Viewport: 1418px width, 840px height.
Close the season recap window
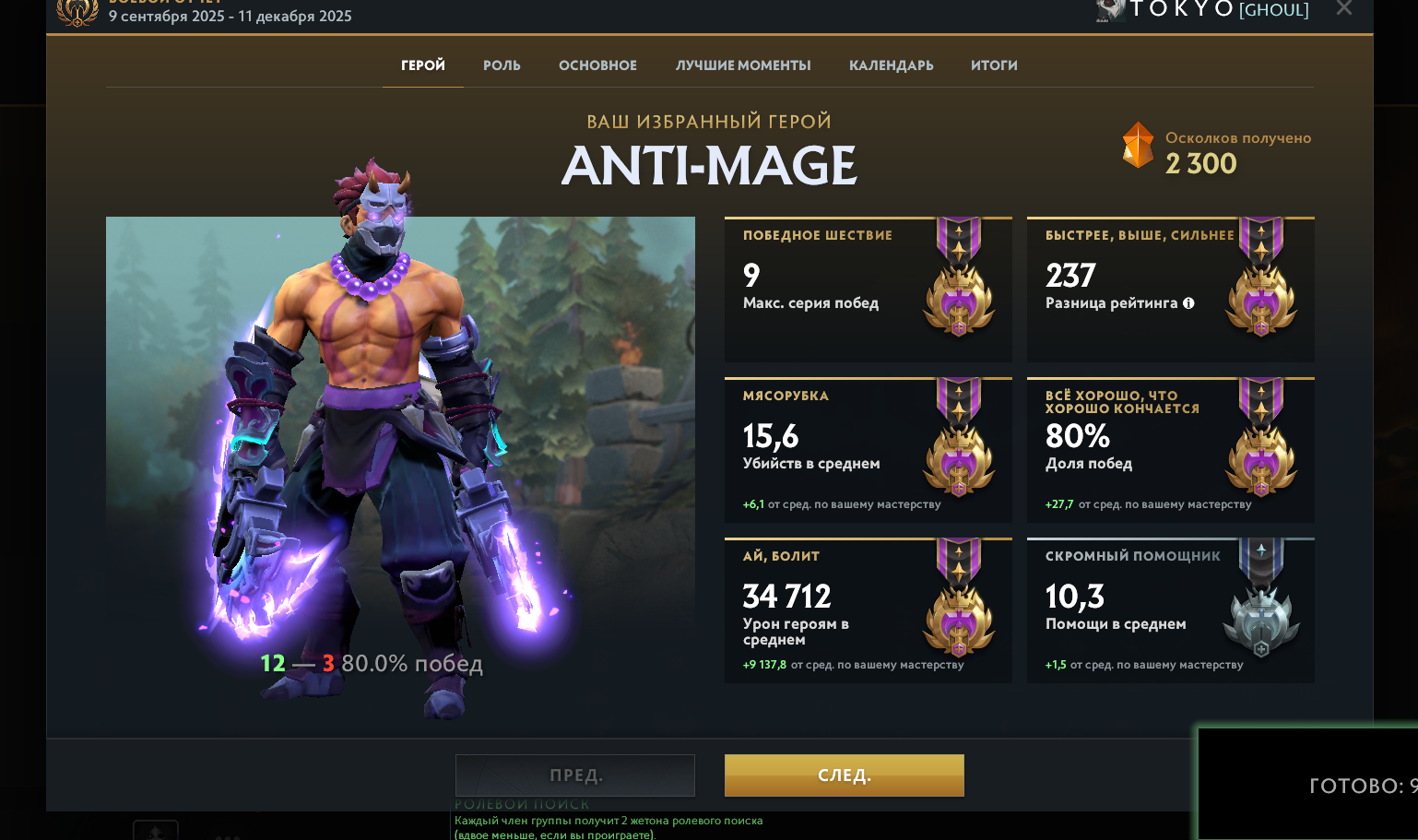[x=1344, y=9]
